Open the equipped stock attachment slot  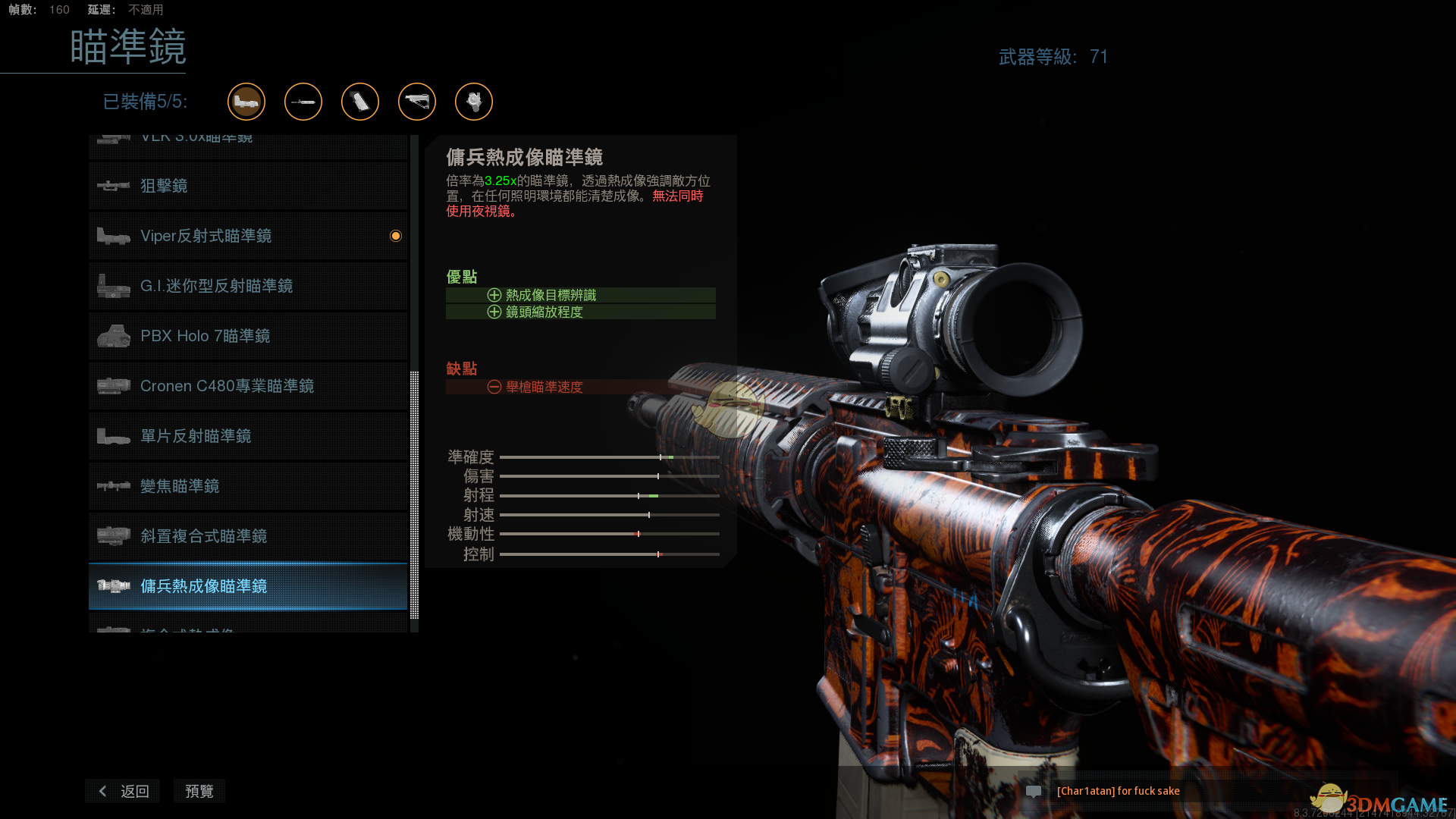tap(417, 102)
